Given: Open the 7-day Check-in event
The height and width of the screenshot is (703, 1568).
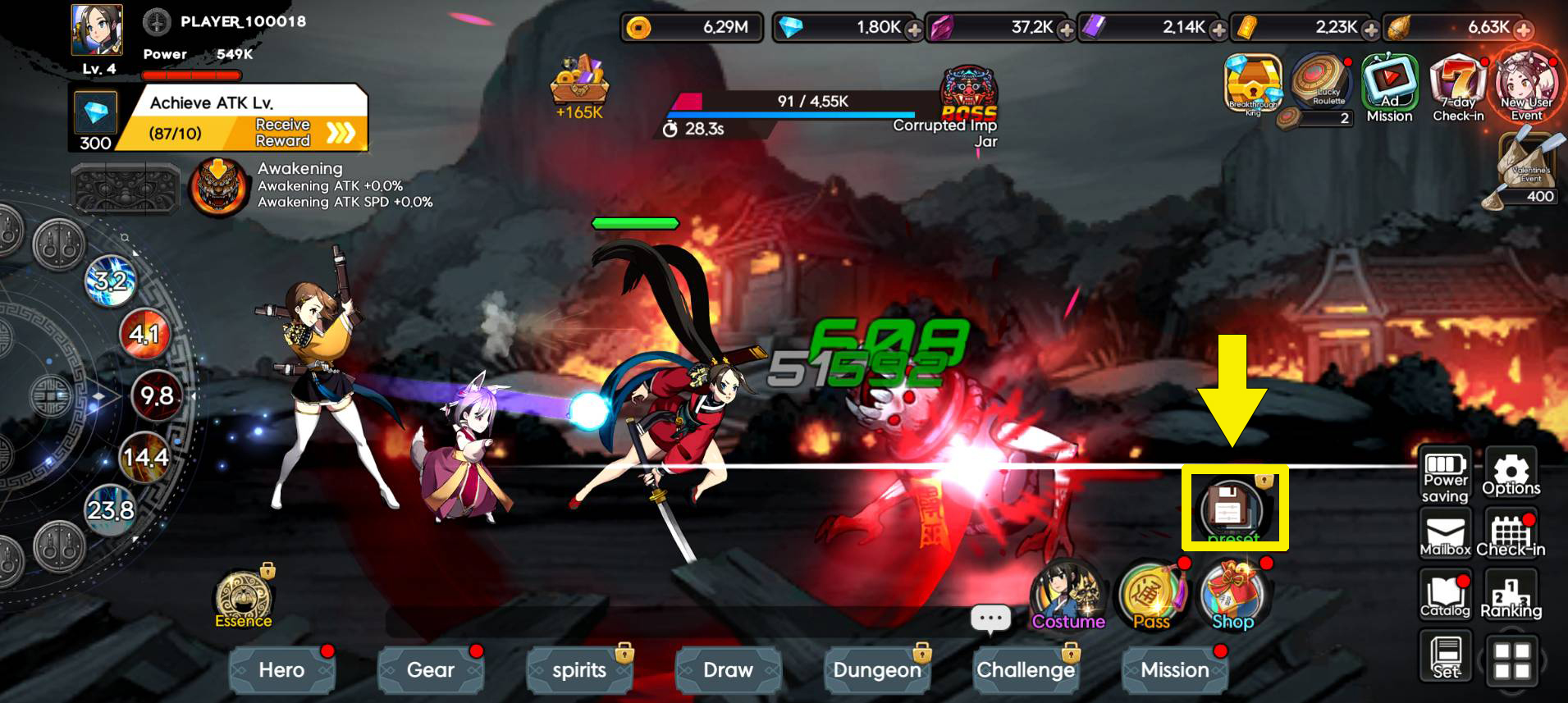Looking at the screenshot, I should coord(1458,89).
